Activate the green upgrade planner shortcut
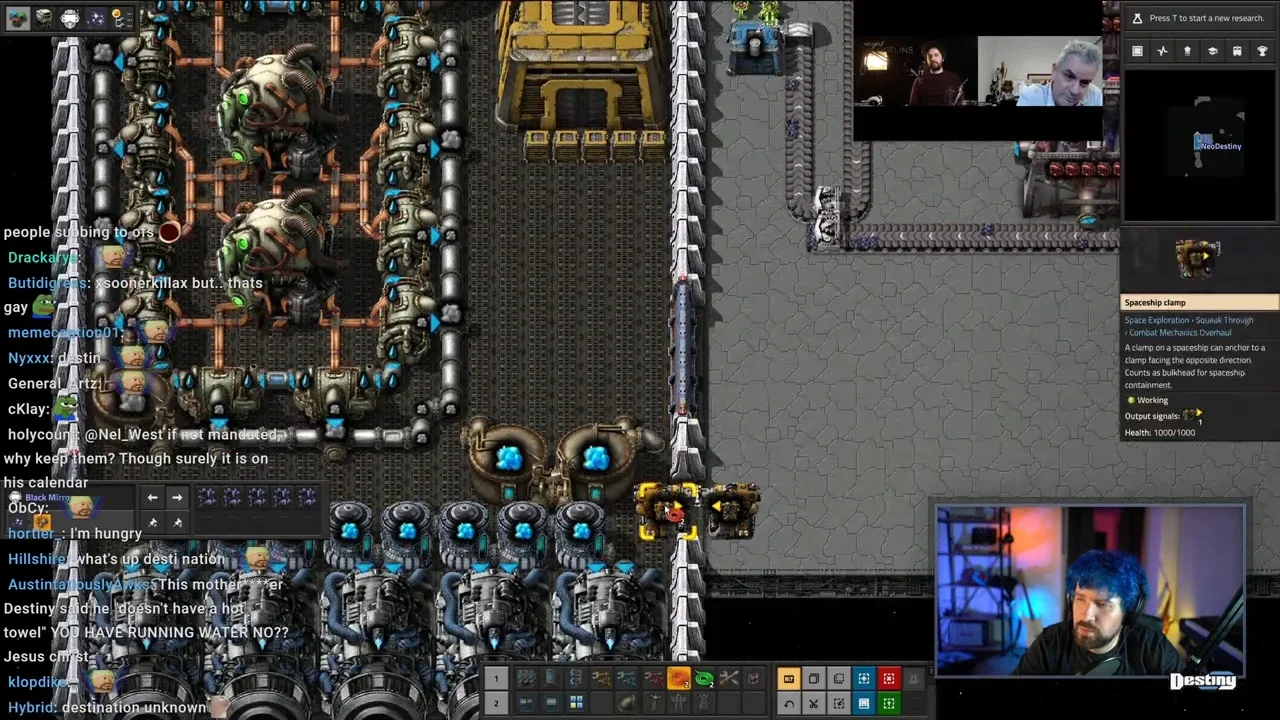The width and height of the screenshot is (1280, 720). point(888,703)
